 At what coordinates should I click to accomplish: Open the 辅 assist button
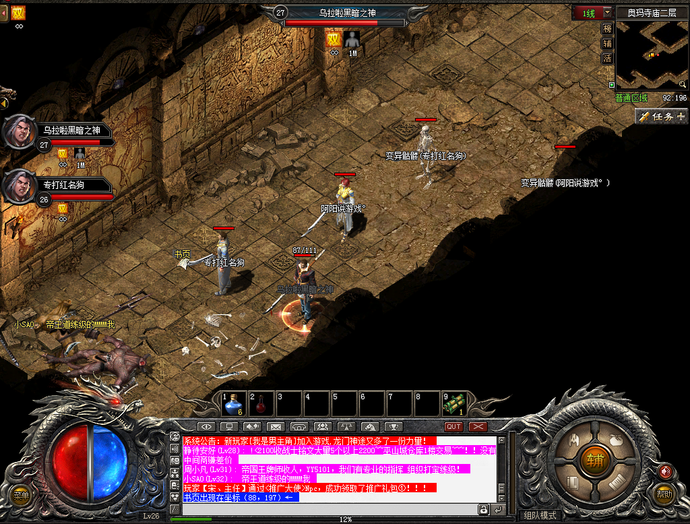607,43
